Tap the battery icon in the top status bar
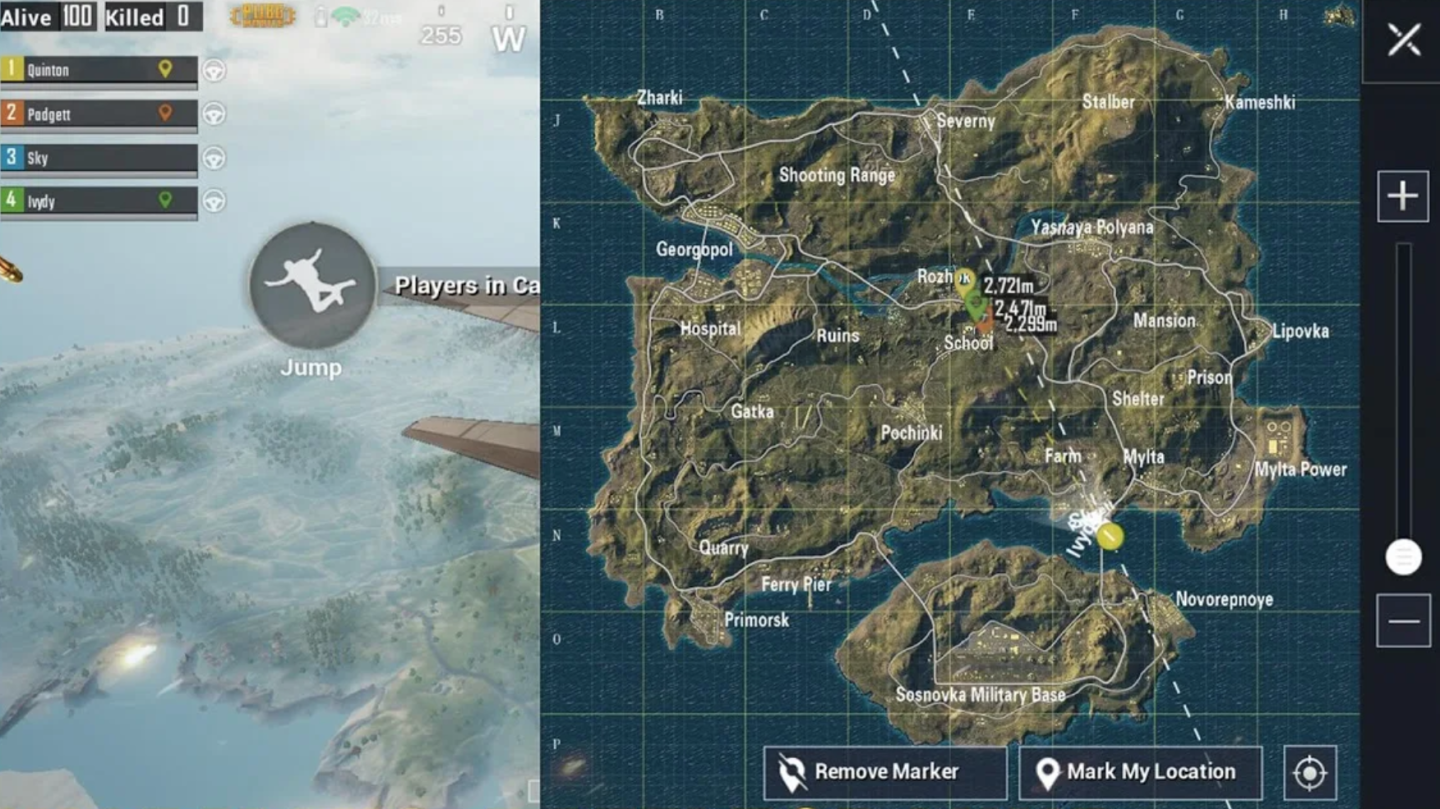The width and height of the screenshot is (1440, 809). point(322,16)
